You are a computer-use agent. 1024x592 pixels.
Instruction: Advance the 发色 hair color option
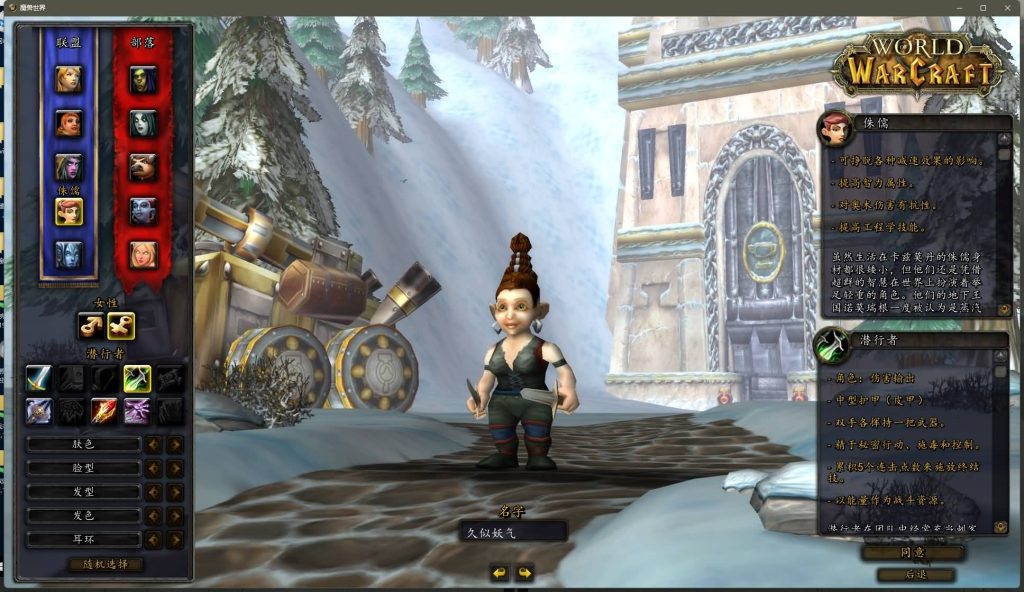click(175, 516)
